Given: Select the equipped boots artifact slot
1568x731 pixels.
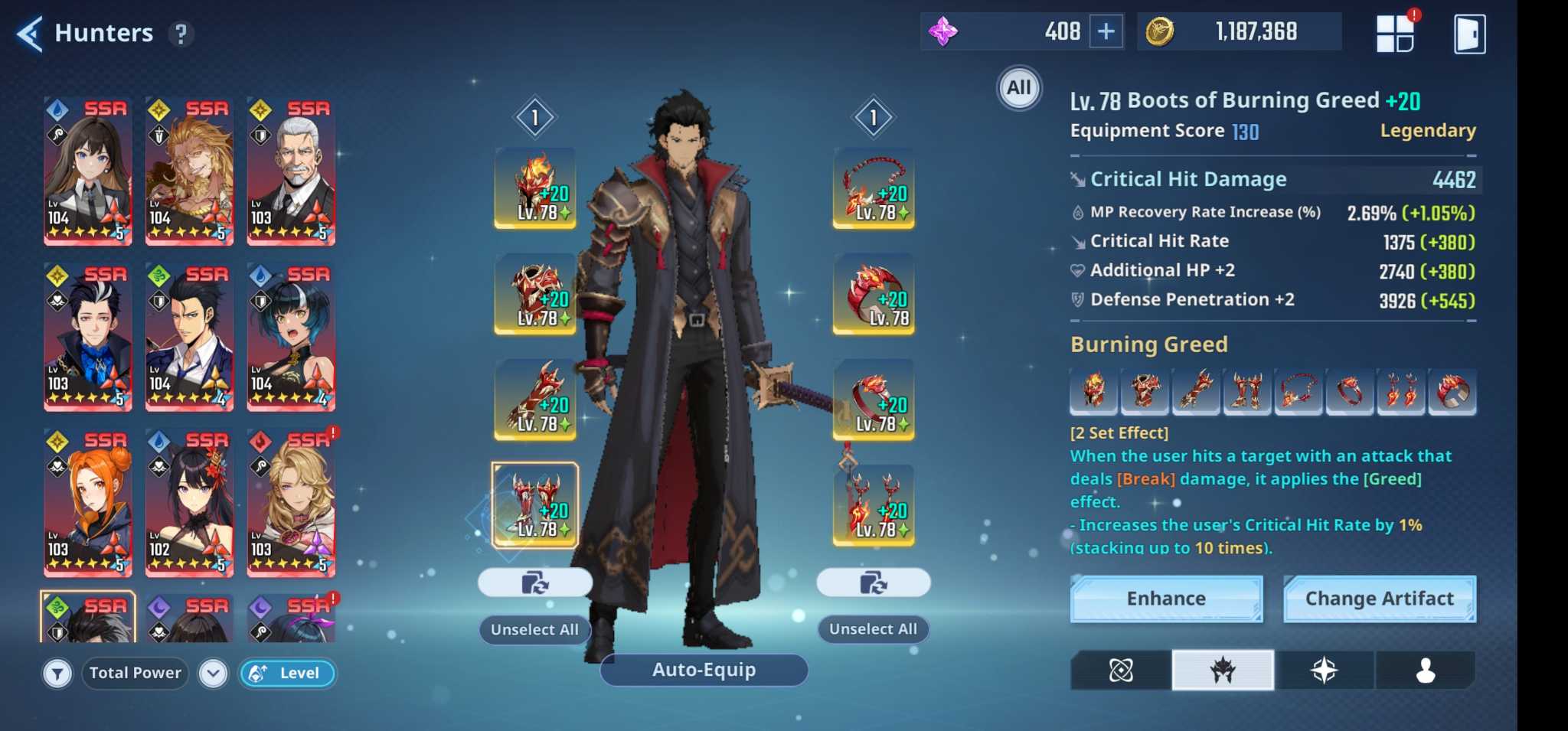Looking at the screenshot, I should pos(535,504).
